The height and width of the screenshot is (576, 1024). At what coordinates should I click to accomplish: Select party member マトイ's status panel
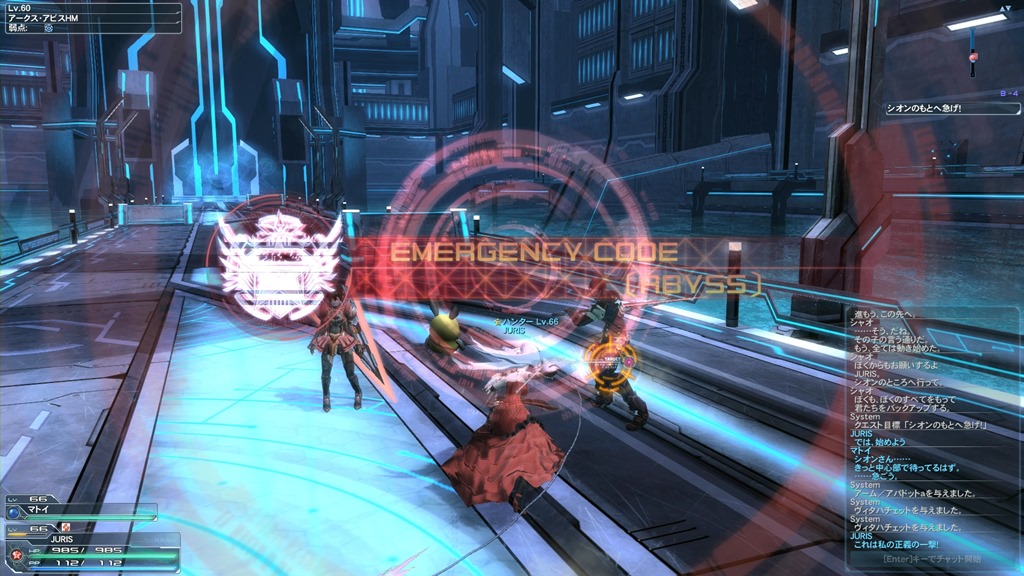coord(82,510)
